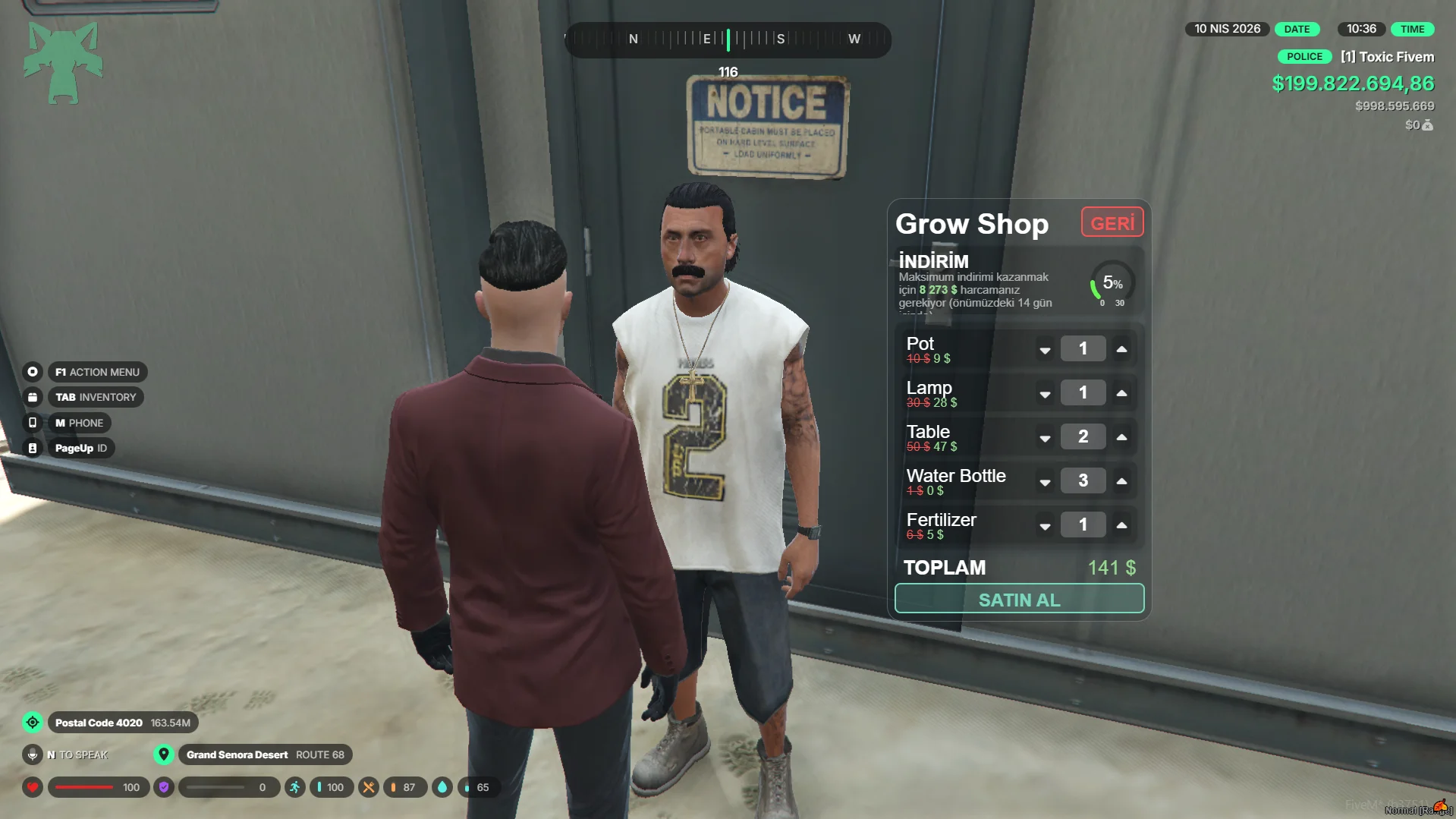This screenshot has height=819, width=1456.
Task: Click the SATIN AL purchase button
Action: [1019, 599]
